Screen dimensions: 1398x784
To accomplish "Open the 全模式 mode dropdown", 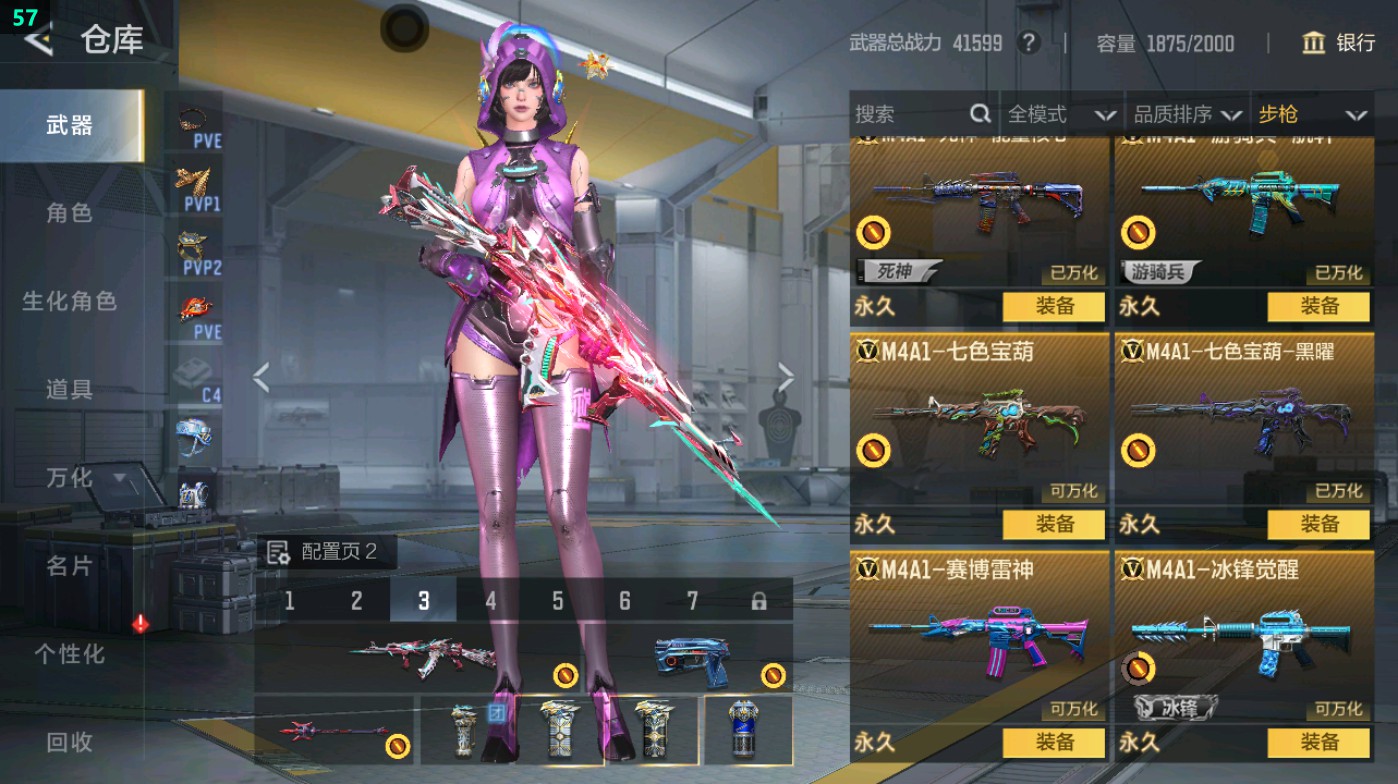I will [1060, 114].
